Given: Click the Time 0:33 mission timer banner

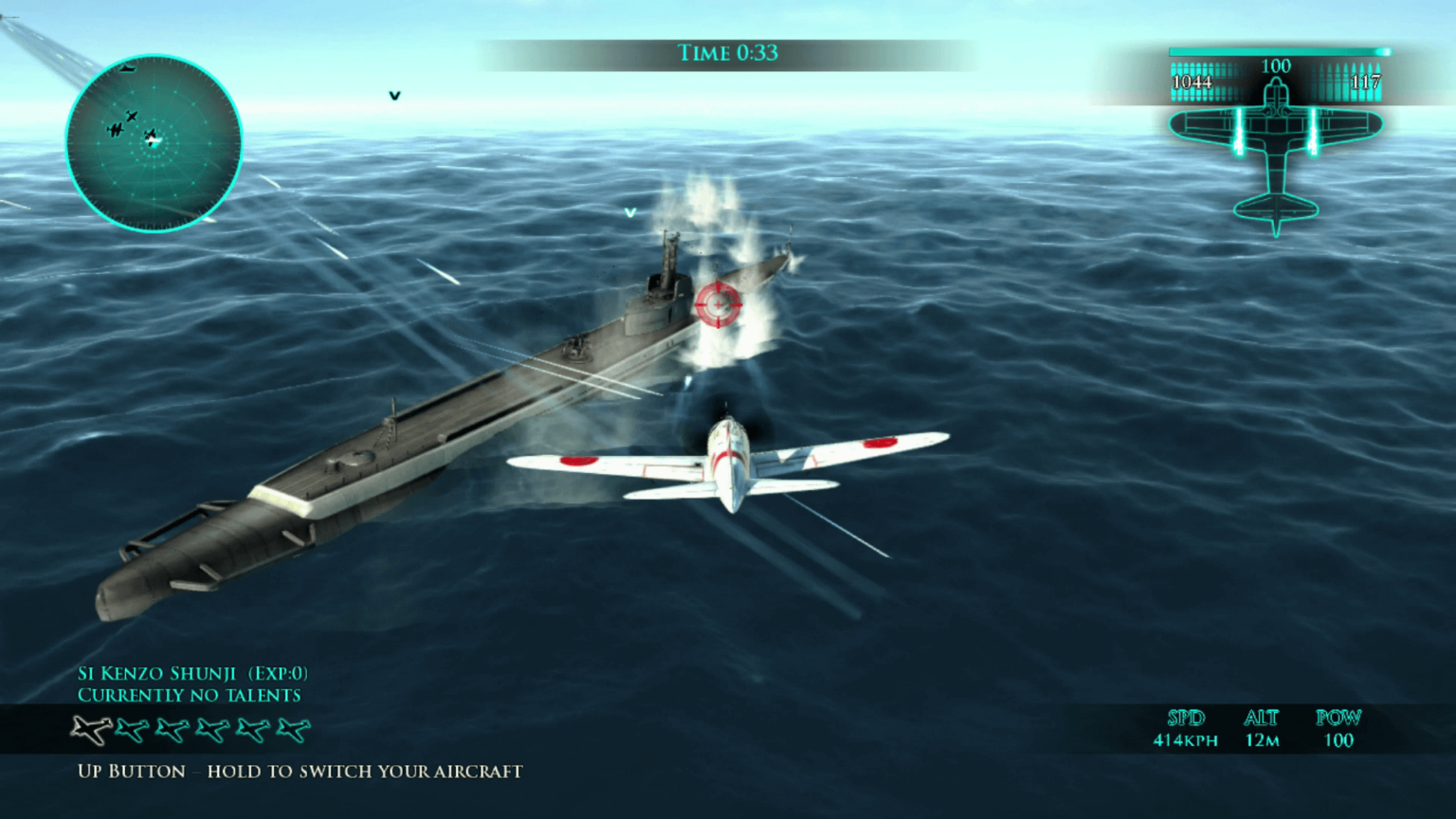Looking at the screenshot, I should tap(728, 53).
